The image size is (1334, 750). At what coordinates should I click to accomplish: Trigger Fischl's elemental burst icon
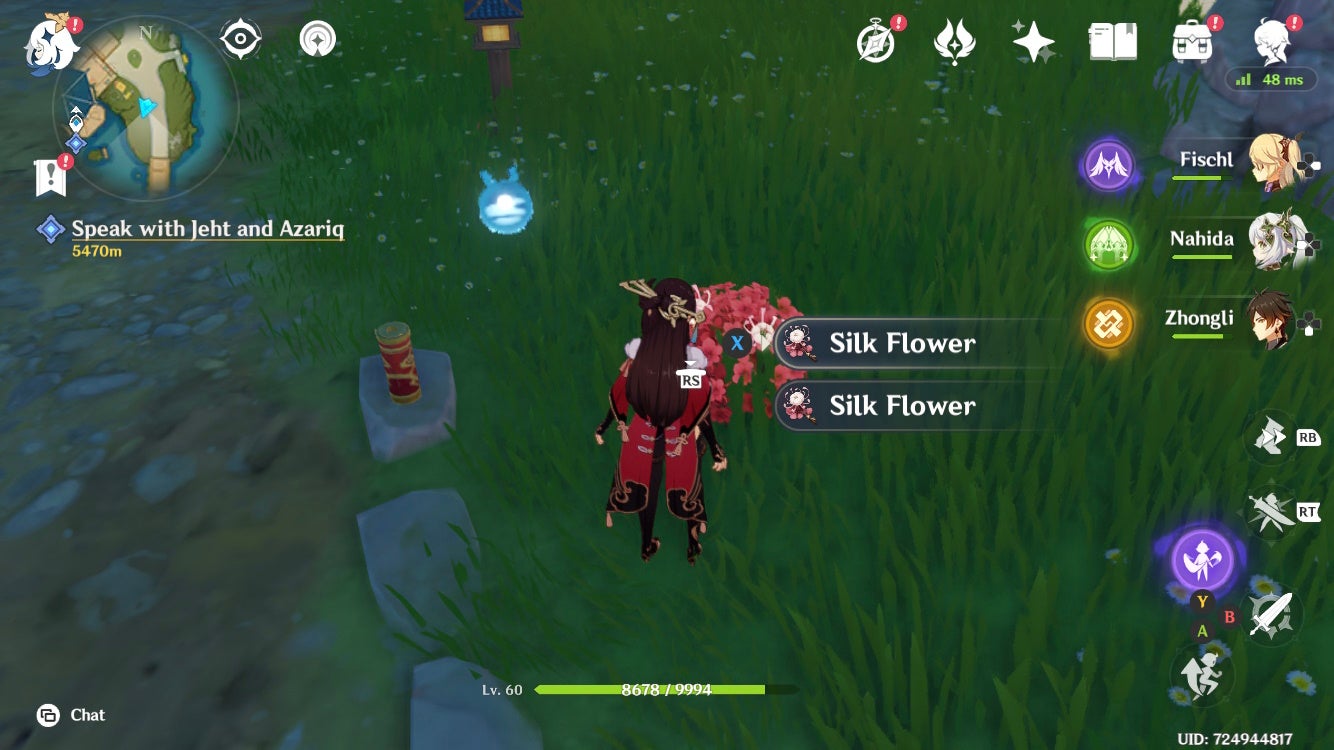(x=1108, y=165)
